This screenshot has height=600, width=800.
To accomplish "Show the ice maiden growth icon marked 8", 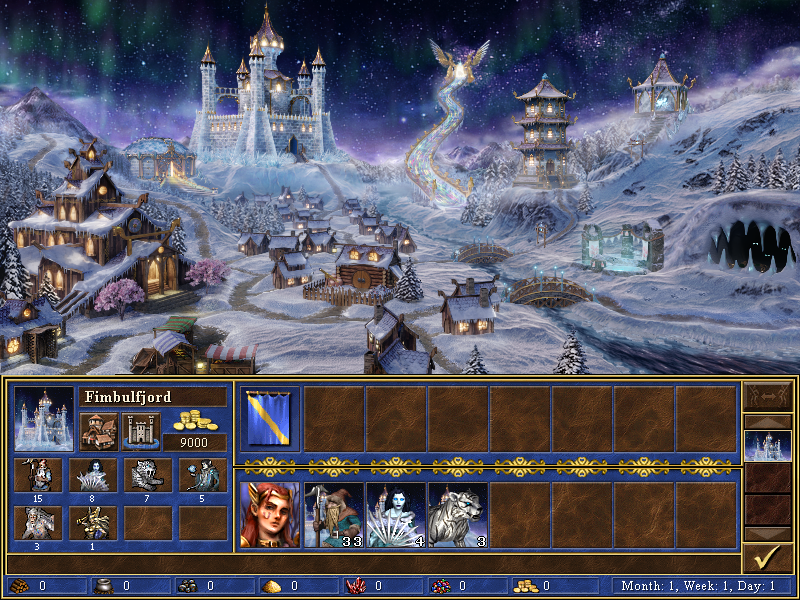I will point(93,475).
